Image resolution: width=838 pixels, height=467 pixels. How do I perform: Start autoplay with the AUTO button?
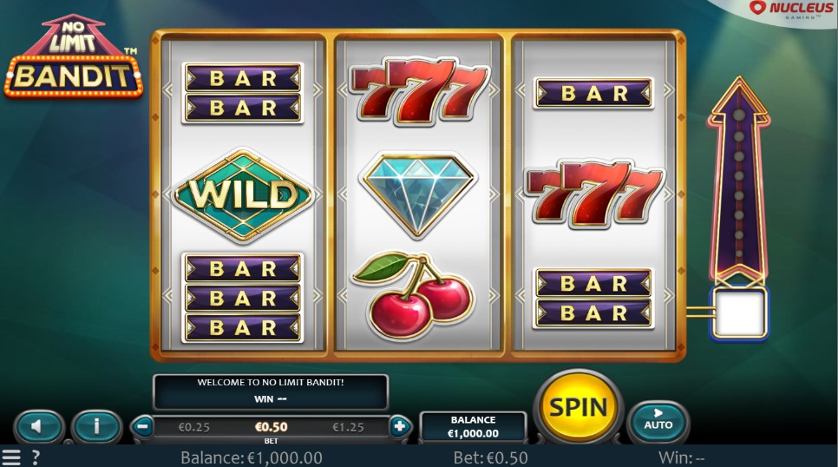[658, 419]
